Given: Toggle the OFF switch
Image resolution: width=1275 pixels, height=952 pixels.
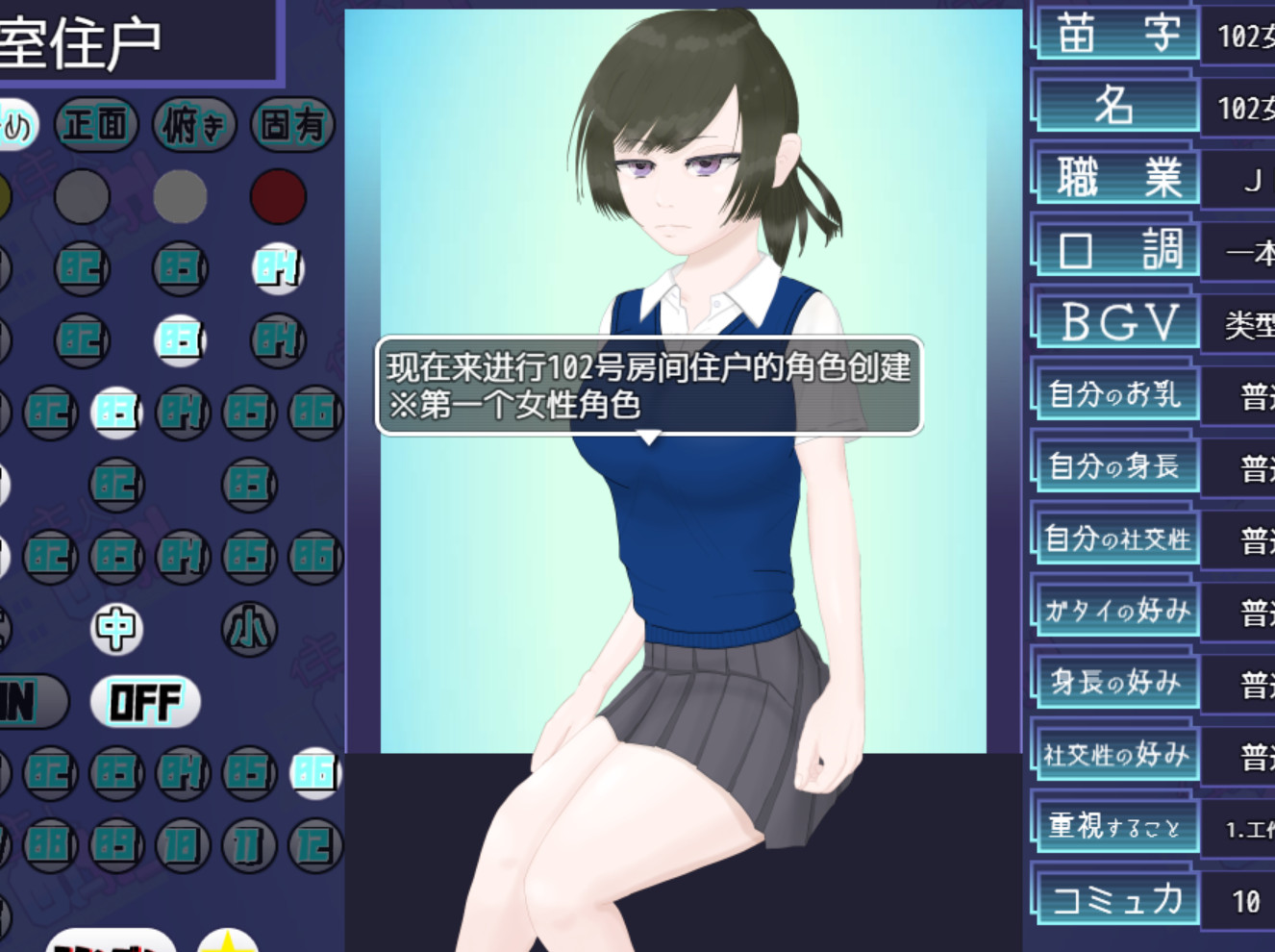Looking at the screenshot, I should 145,701.
